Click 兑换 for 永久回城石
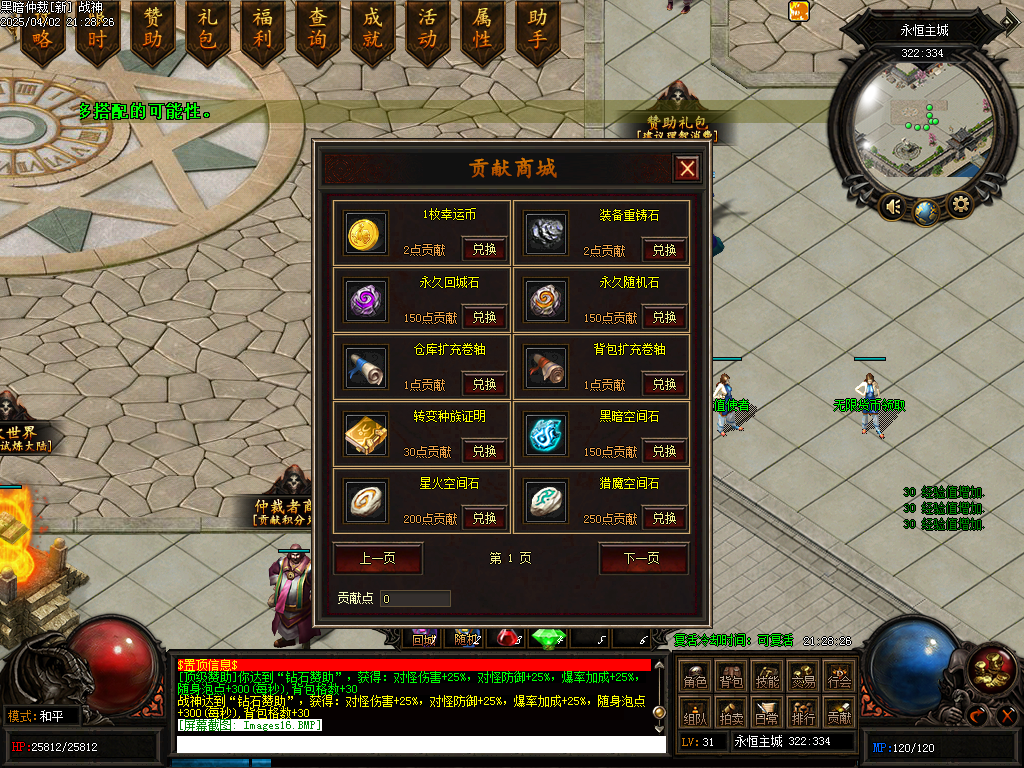Screen dimensions: 1024x768 (484, 317)
